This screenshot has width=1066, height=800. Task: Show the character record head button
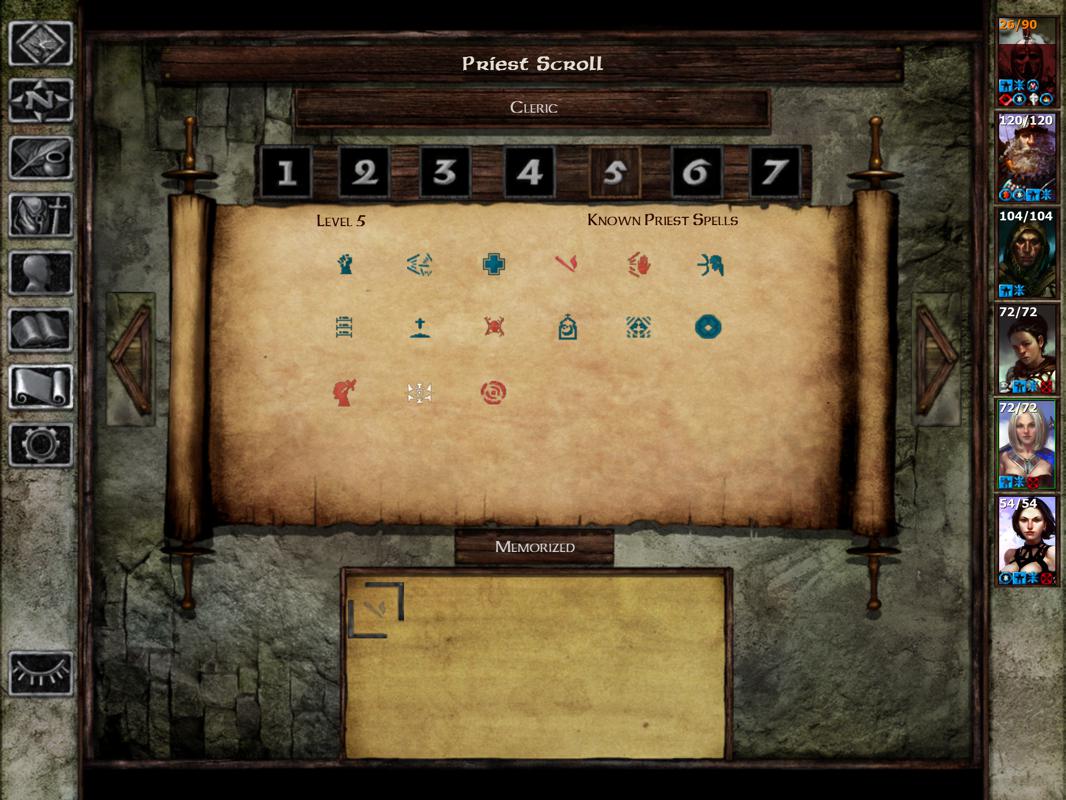(x=41, y=272)
